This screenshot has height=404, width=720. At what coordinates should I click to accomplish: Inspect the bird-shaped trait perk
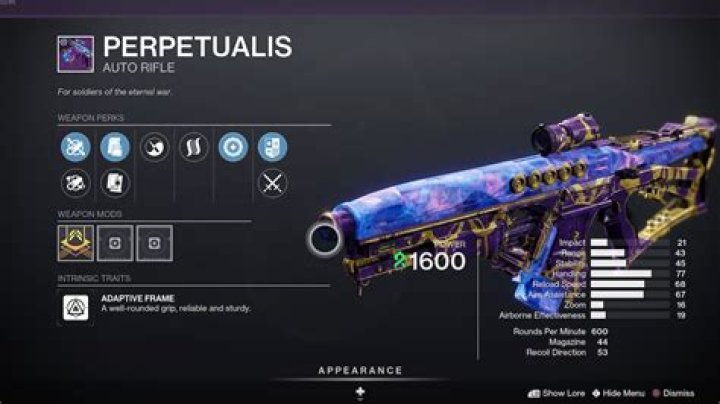[x=153, y=148]
